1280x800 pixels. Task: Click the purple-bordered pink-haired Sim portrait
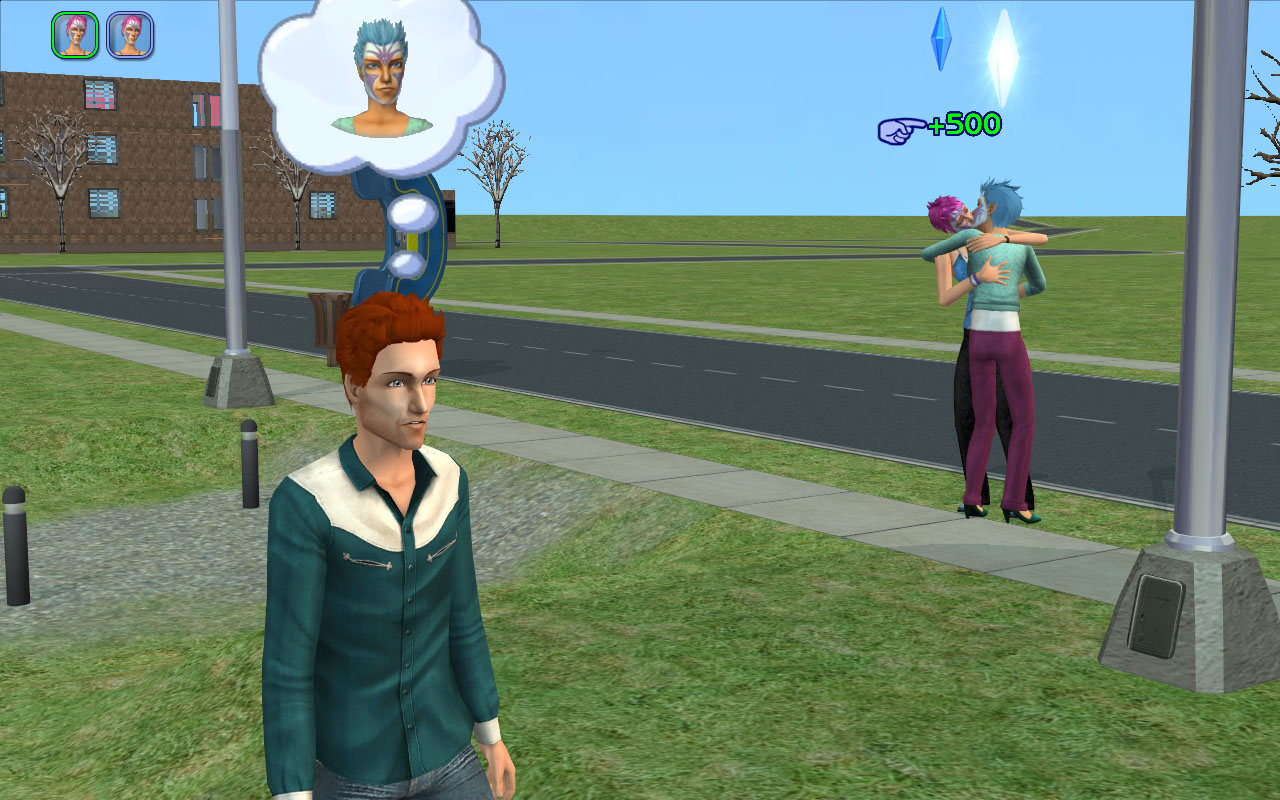(130, 35)
